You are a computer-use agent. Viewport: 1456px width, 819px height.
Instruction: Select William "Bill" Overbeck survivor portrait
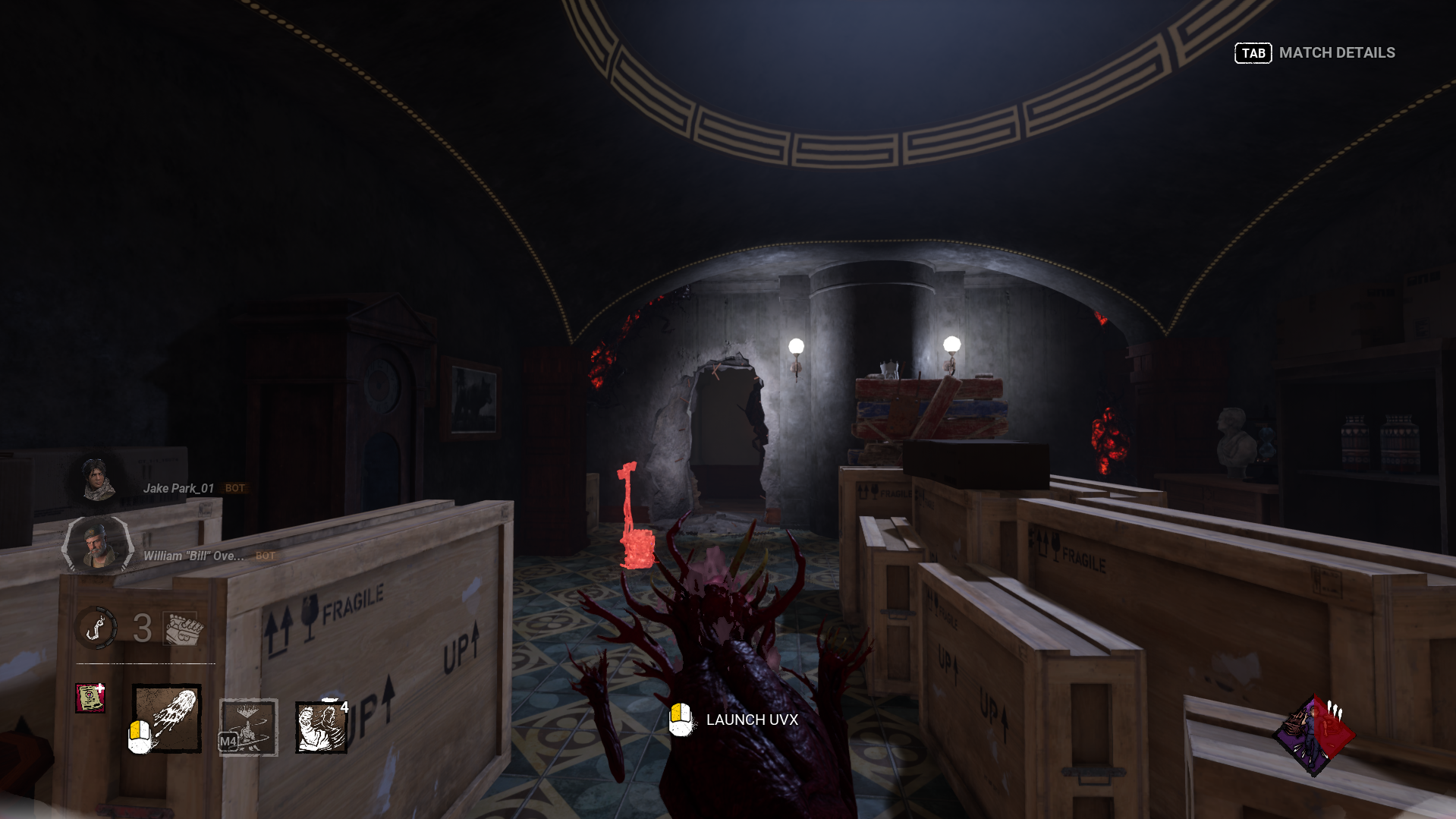(98, 543)
